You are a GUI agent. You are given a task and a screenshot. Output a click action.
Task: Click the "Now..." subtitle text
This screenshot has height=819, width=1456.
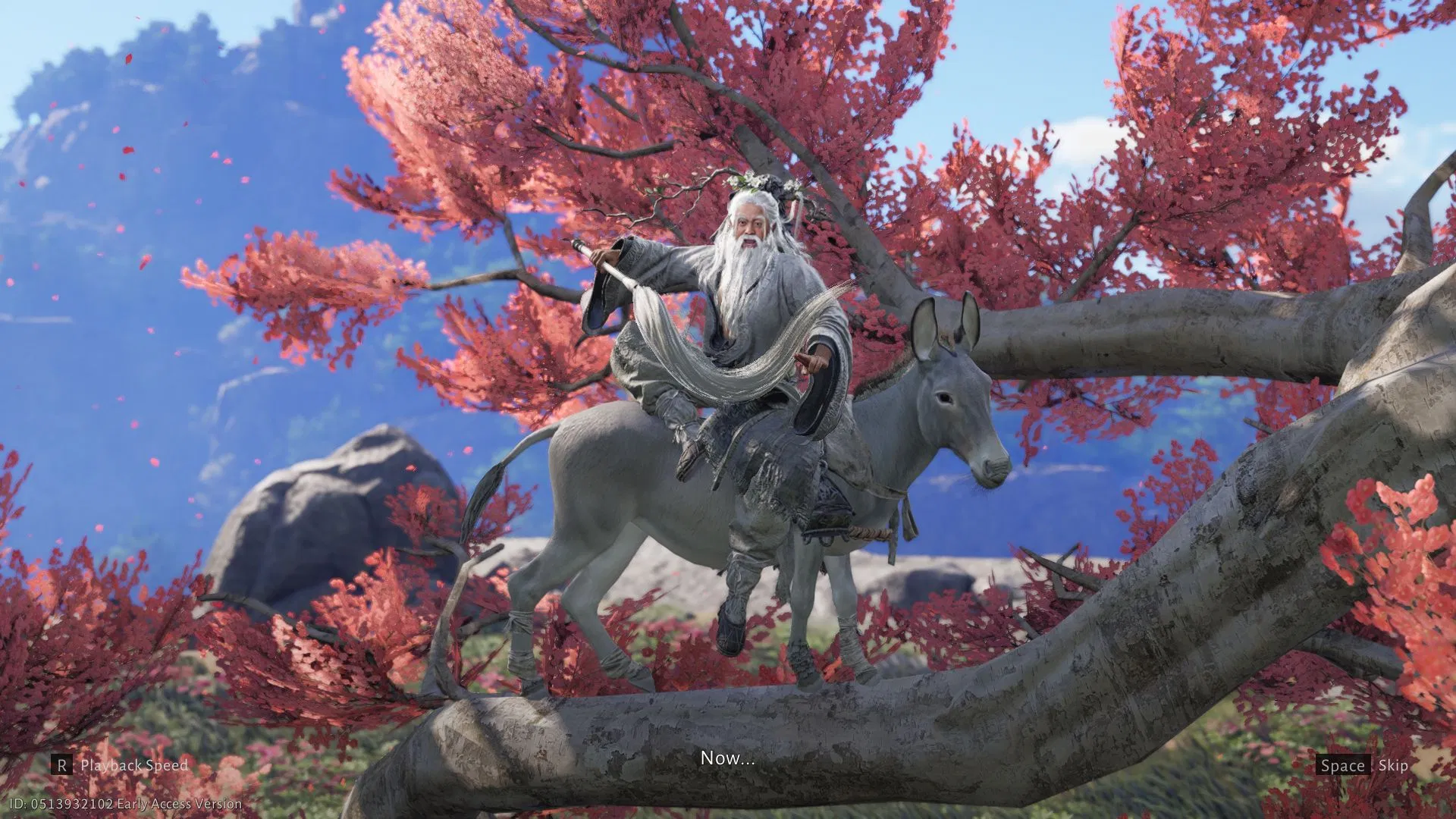(728, 758)
